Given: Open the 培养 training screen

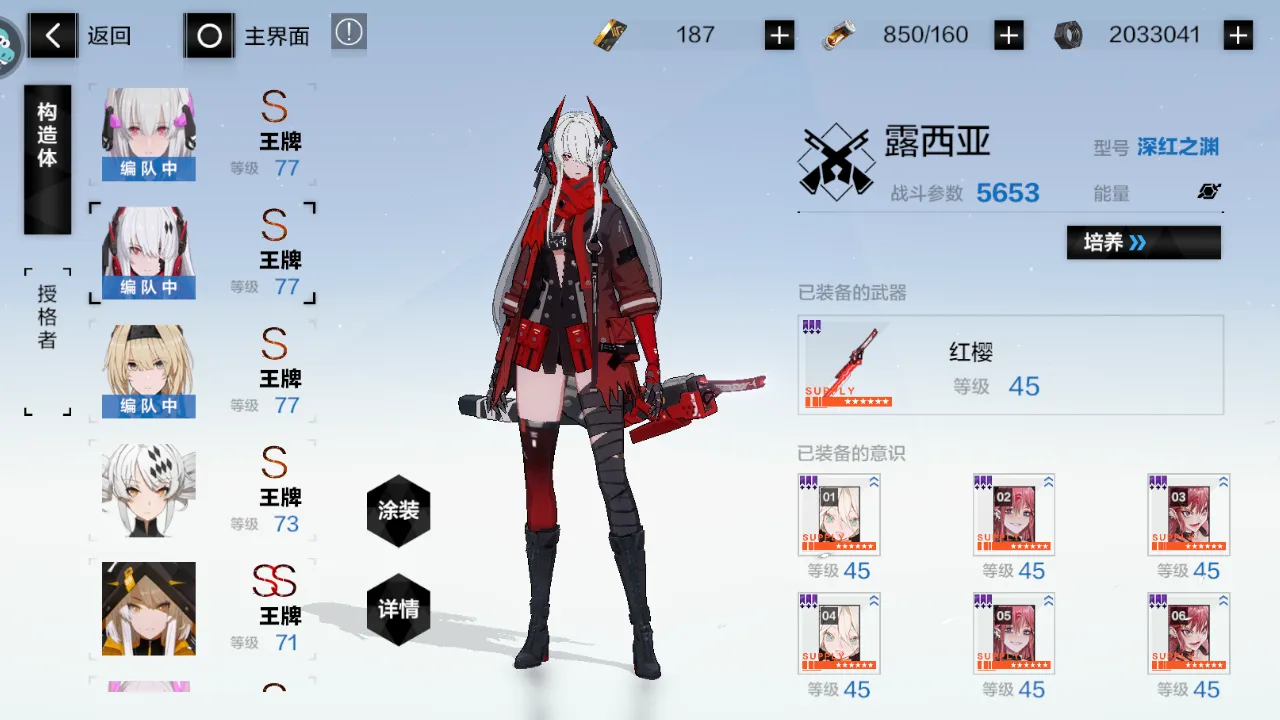Looking at the screenshot, I should tap(1143, 242).
